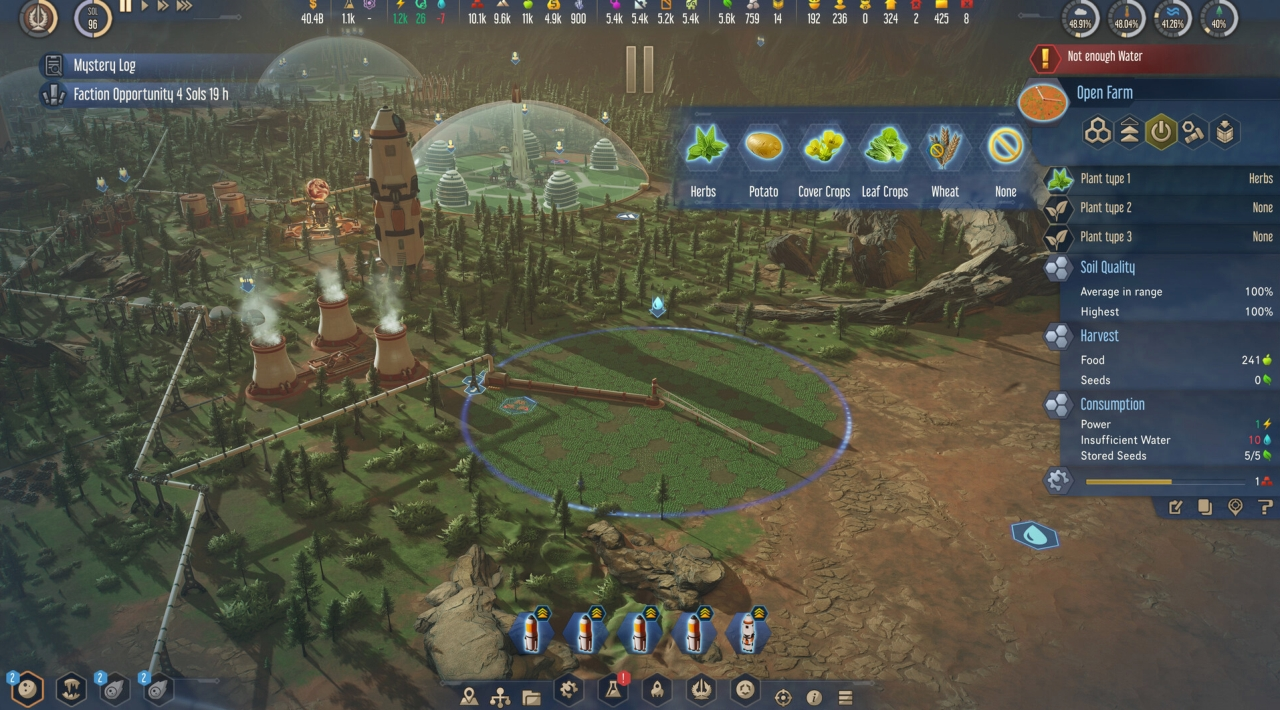Pick Cover Crops for the farm
The image size is (1280, 710).
point(824,148)
